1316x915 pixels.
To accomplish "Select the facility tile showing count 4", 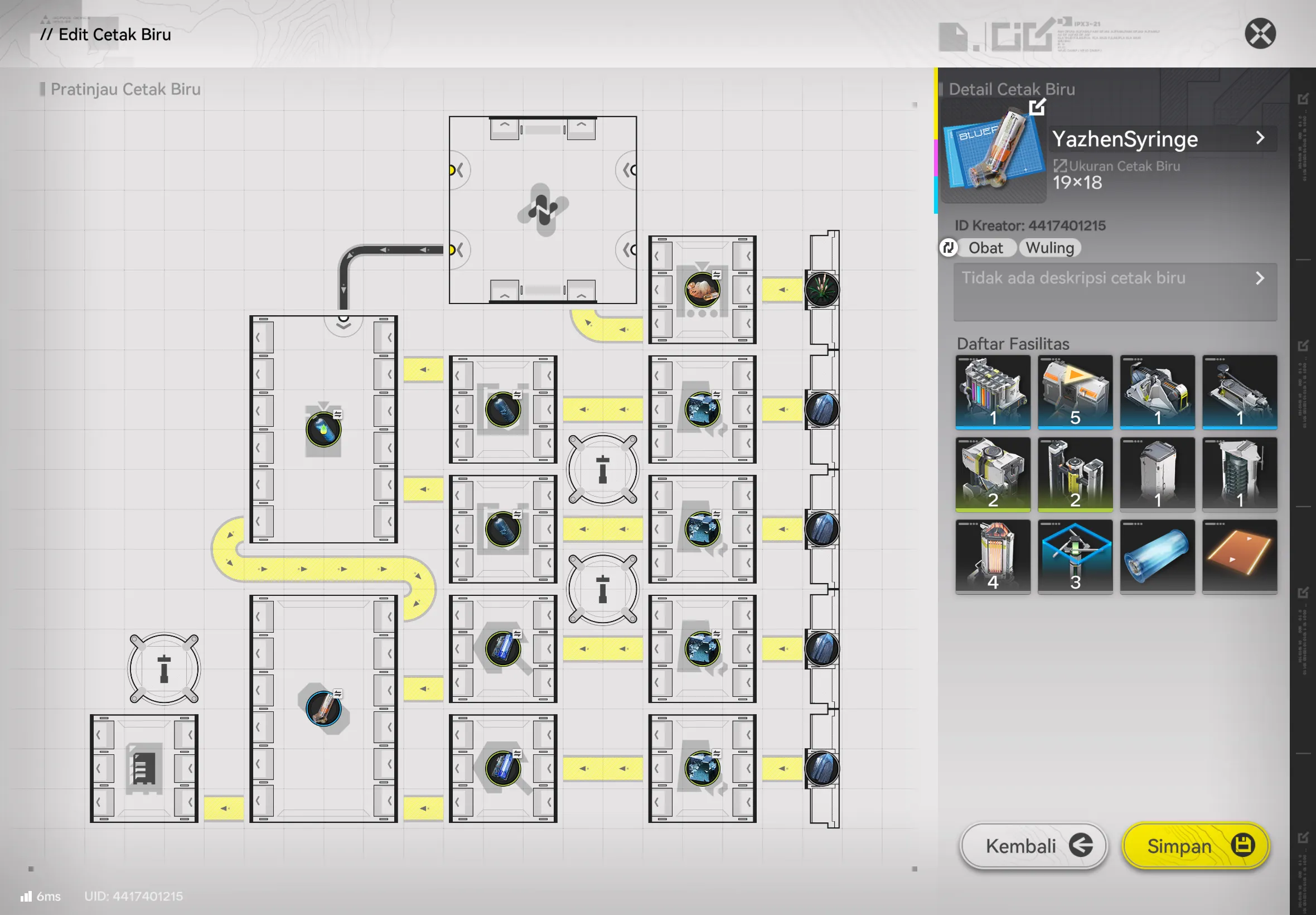I will point(993,557).
